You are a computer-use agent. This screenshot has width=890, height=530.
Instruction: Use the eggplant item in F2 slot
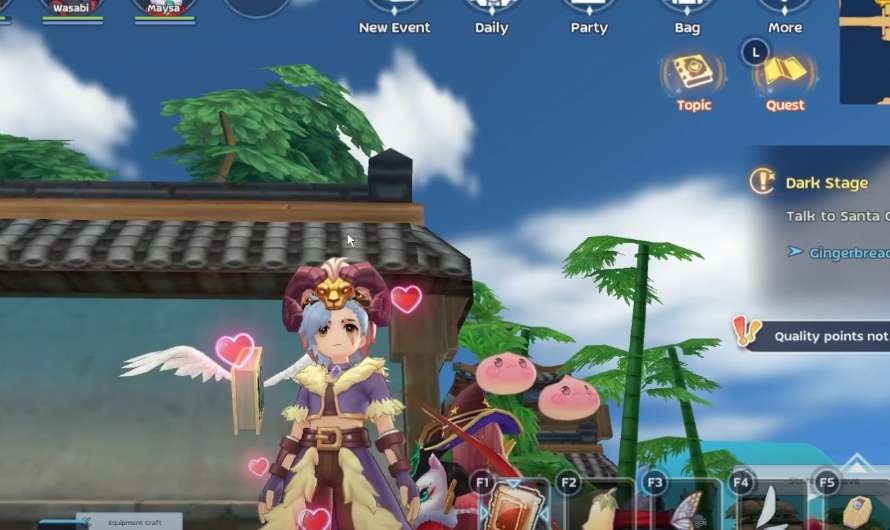[x=601, y=508]
